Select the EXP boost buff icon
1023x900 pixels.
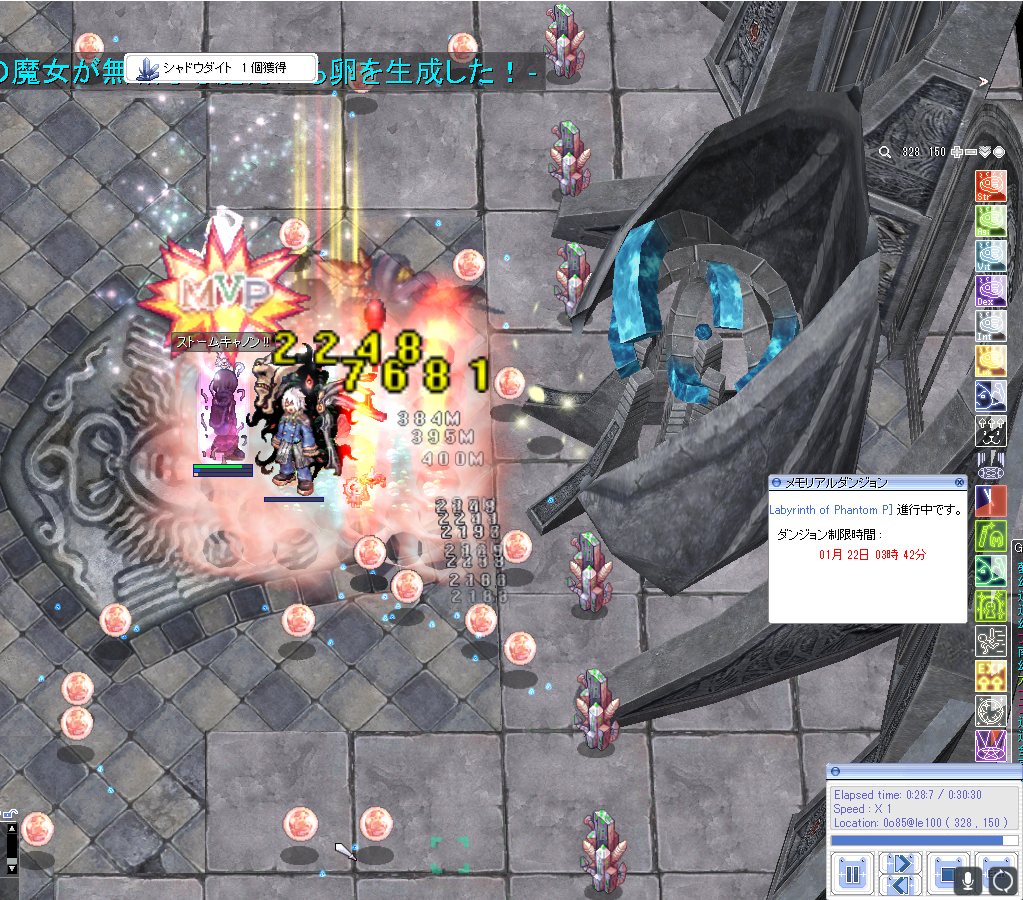pyautogui.click(x=990, y=676)
